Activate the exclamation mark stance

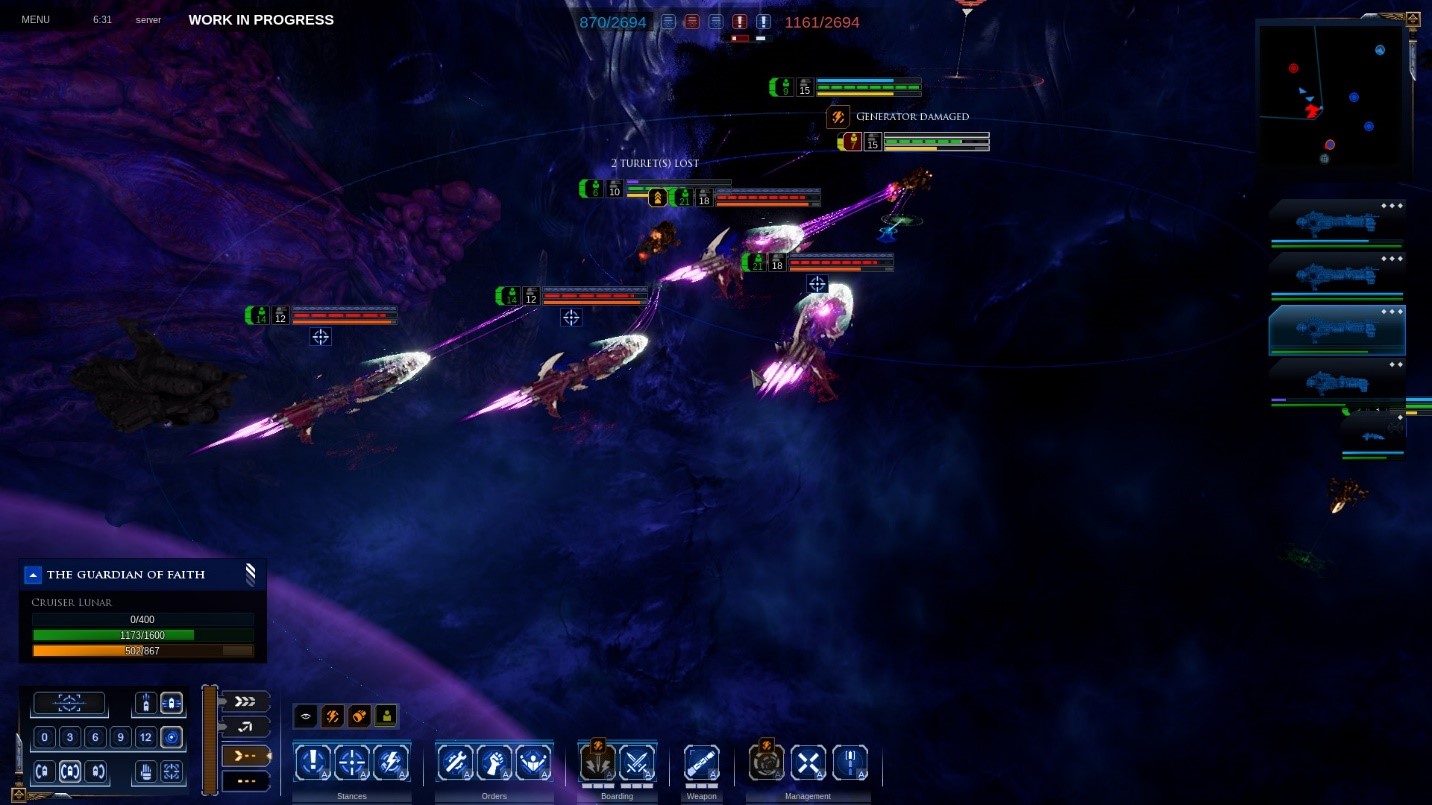tap(313, 764)
